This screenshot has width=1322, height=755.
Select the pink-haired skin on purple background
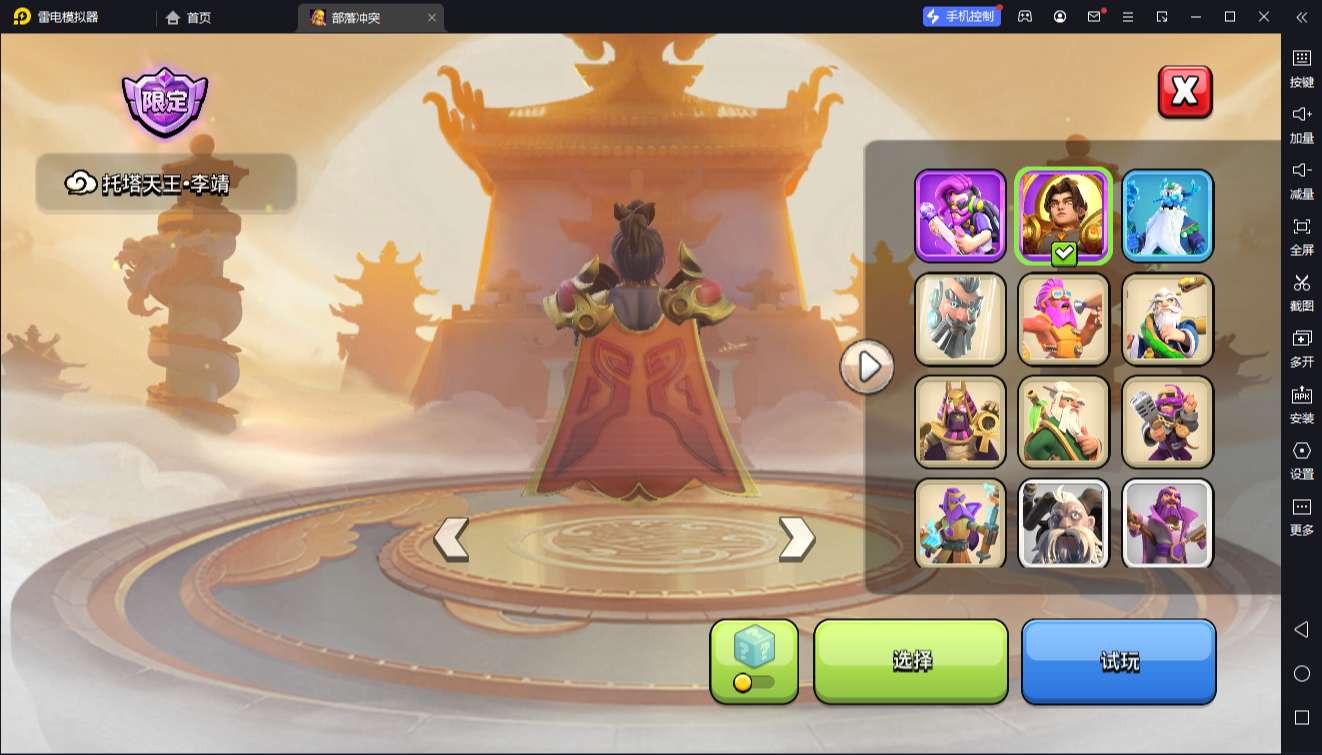pyautogui.click(x=960, y=216)
